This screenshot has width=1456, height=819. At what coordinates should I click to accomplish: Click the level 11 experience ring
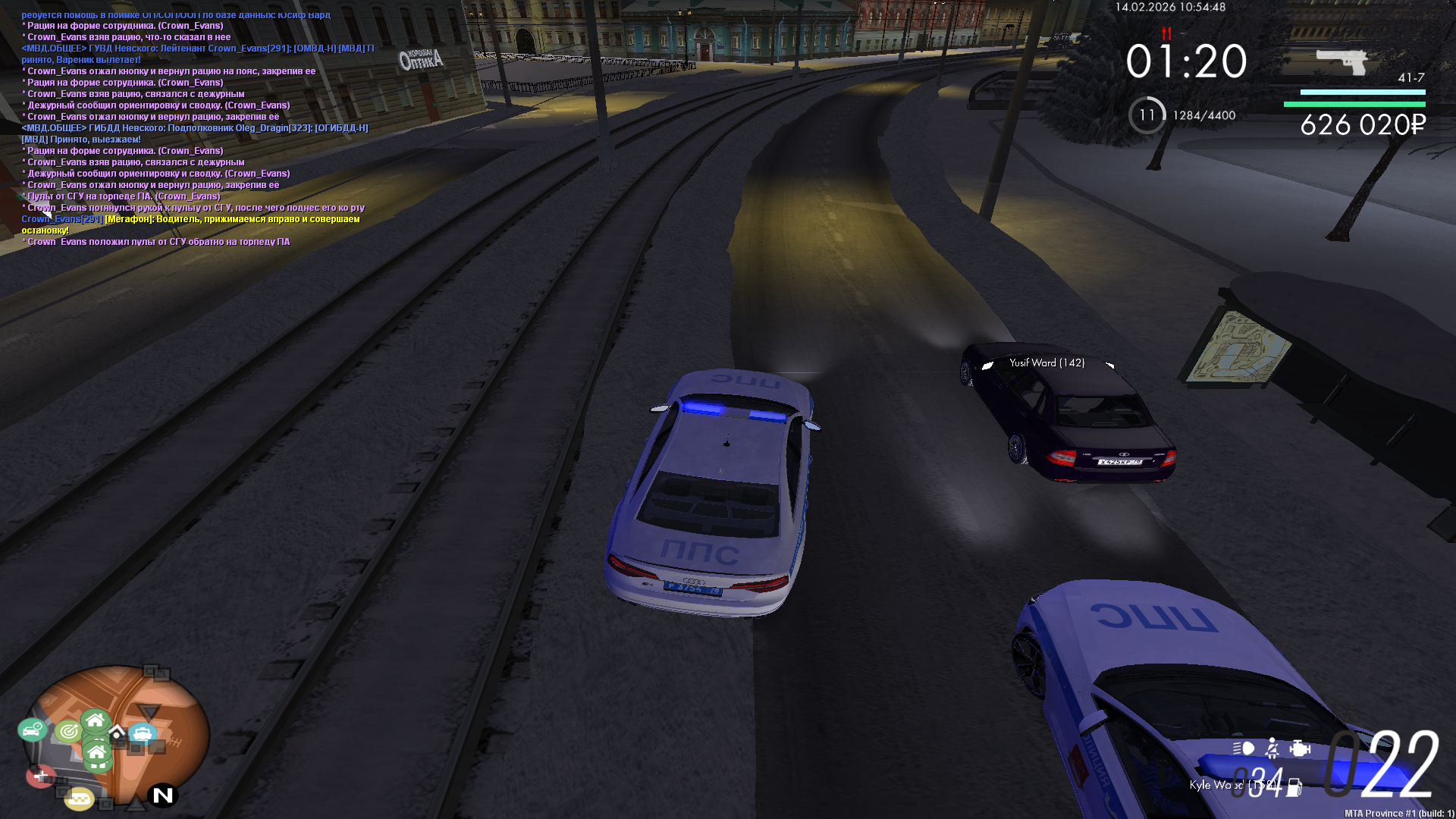click(1147, 115)
